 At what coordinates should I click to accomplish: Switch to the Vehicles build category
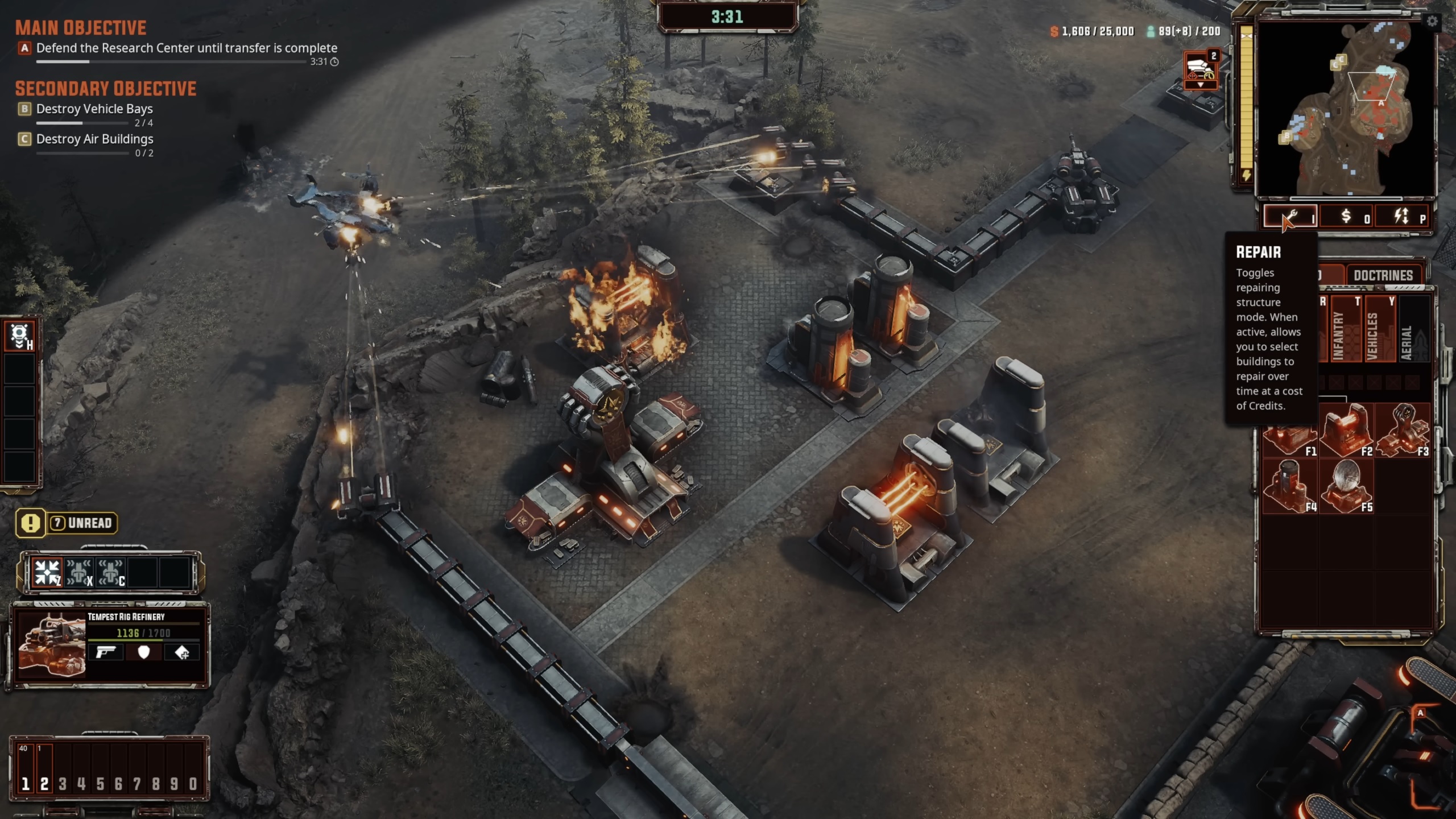1373,330
